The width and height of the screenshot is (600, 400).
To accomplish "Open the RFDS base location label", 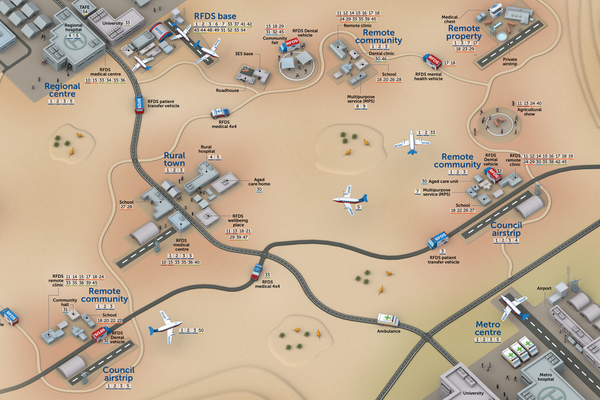I will pyautogui.click(x=213, y=16).
